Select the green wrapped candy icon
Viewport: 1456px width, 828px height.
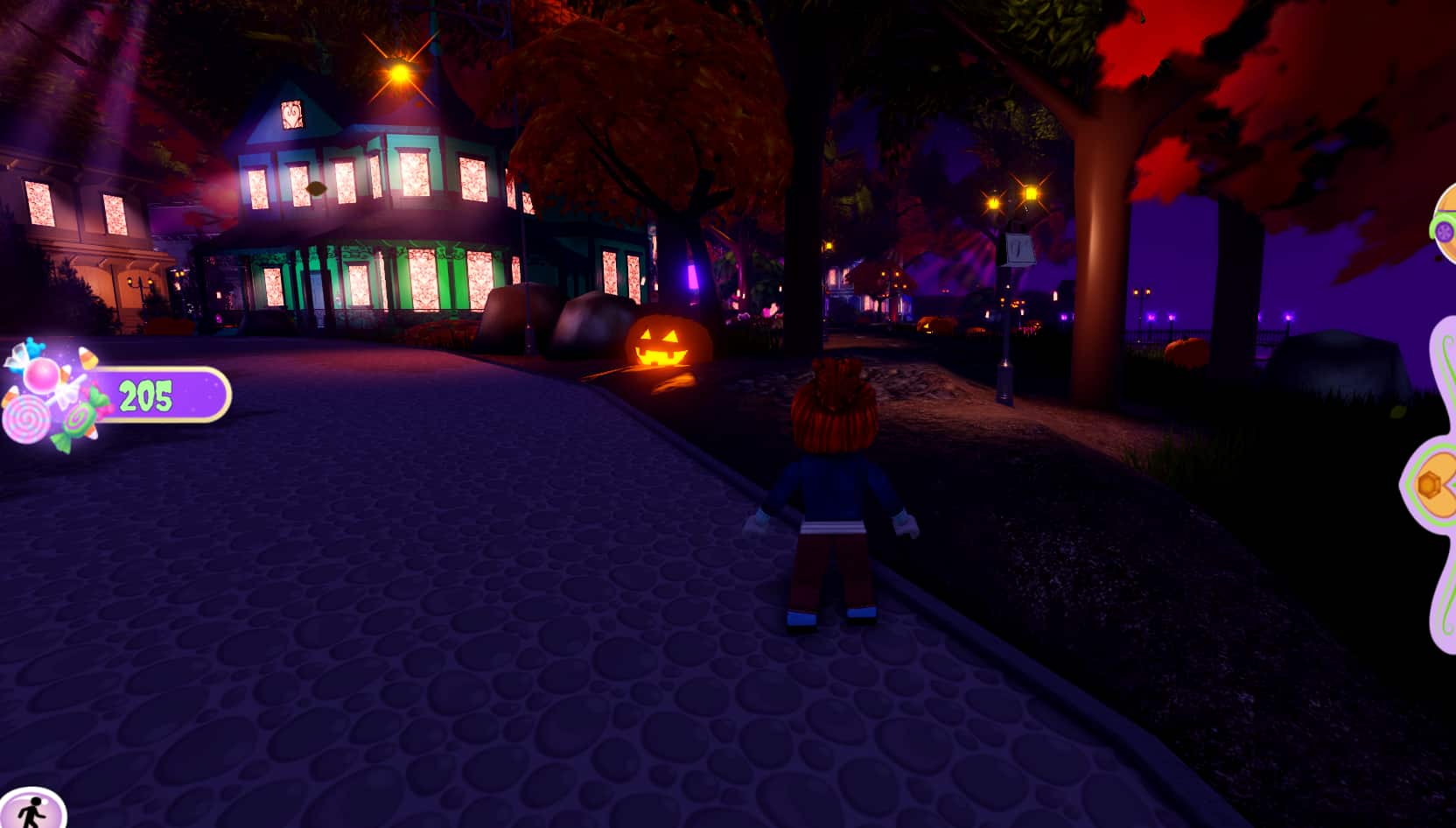(79, 421)
